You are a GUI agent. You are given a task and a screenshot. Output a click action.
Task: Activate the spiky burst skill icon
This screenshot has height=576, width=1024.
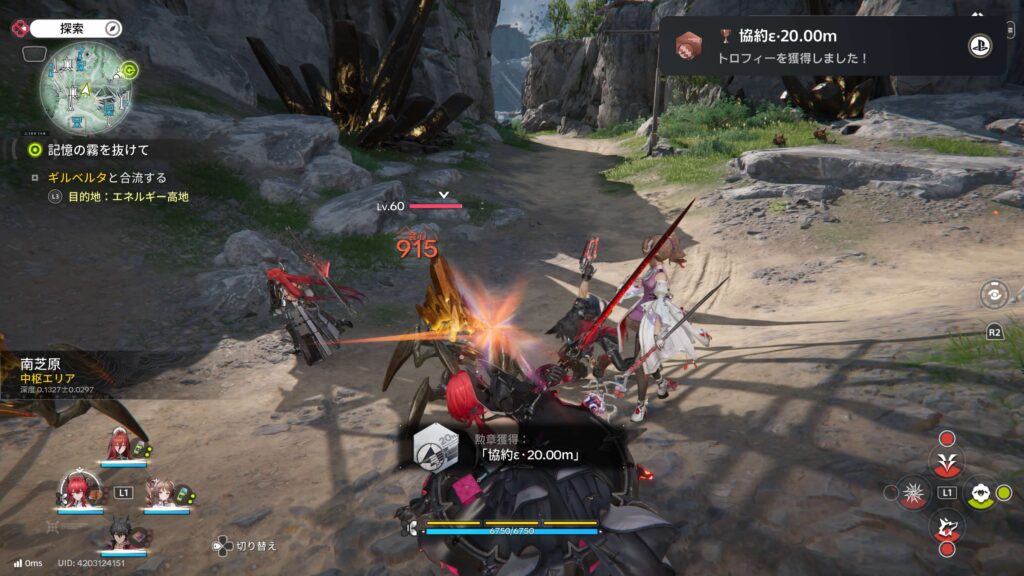[912, 492]
